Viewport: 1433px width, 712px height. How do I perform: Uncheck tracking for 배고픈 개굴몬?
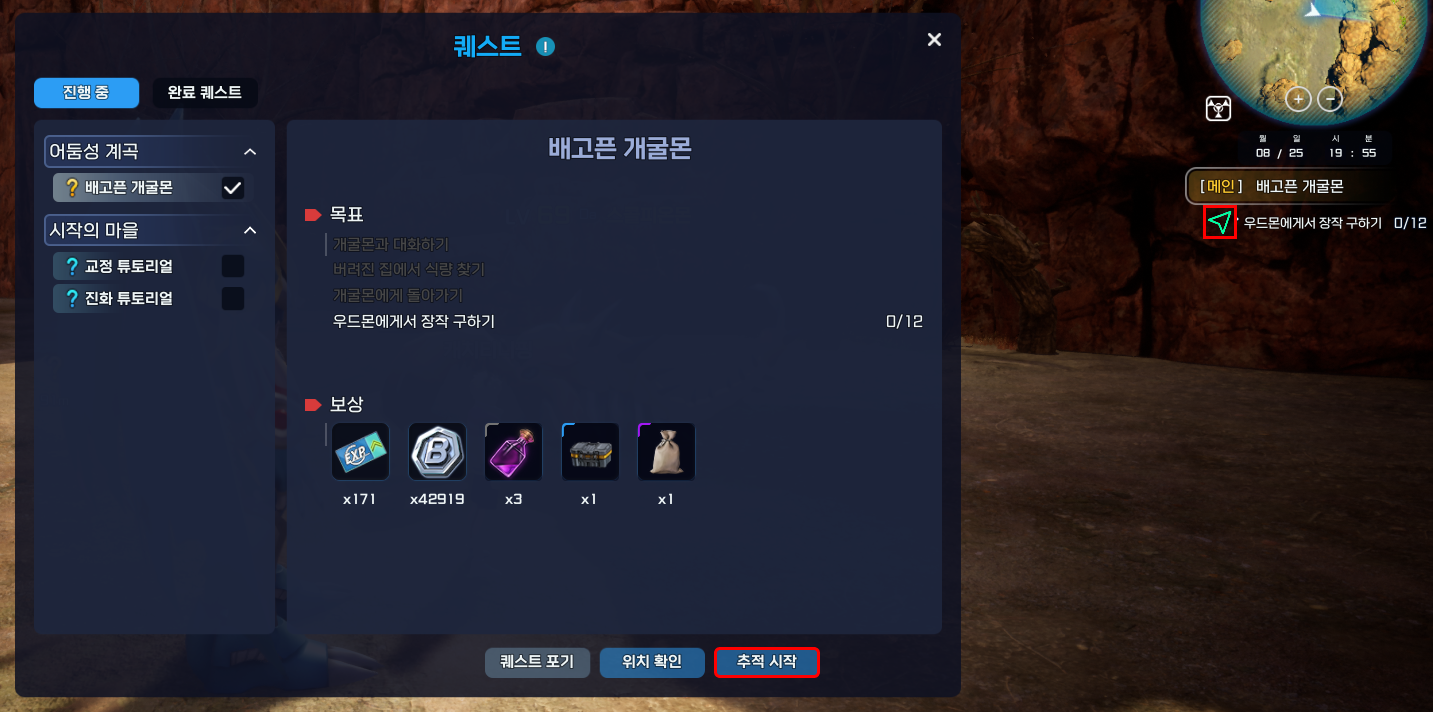coord(232,188)
